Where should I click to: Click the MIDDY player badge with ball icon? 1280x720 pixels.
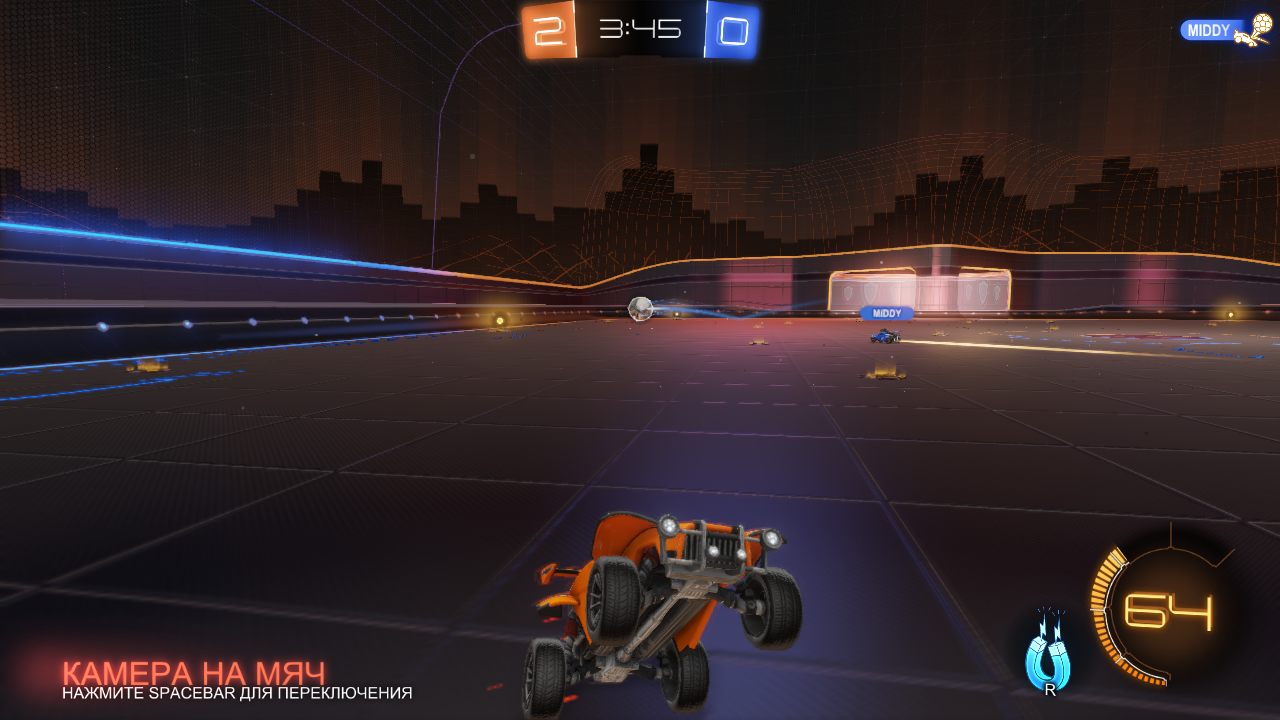pyautogui.click(x=1224, y=31)
